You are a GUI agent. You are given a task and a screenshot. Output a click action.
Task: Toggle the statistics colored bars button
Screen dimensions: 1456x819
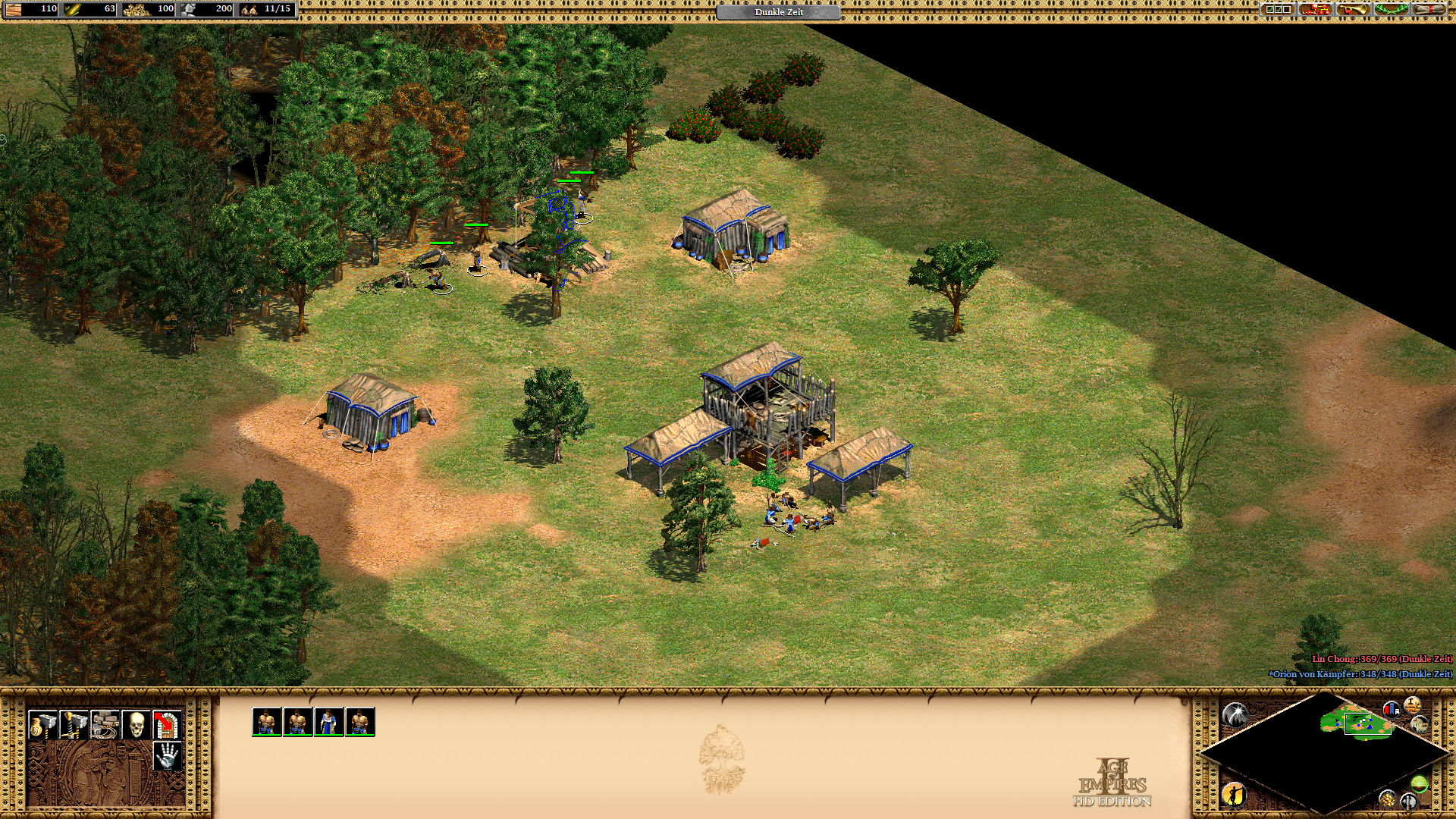pos(1392,710)
